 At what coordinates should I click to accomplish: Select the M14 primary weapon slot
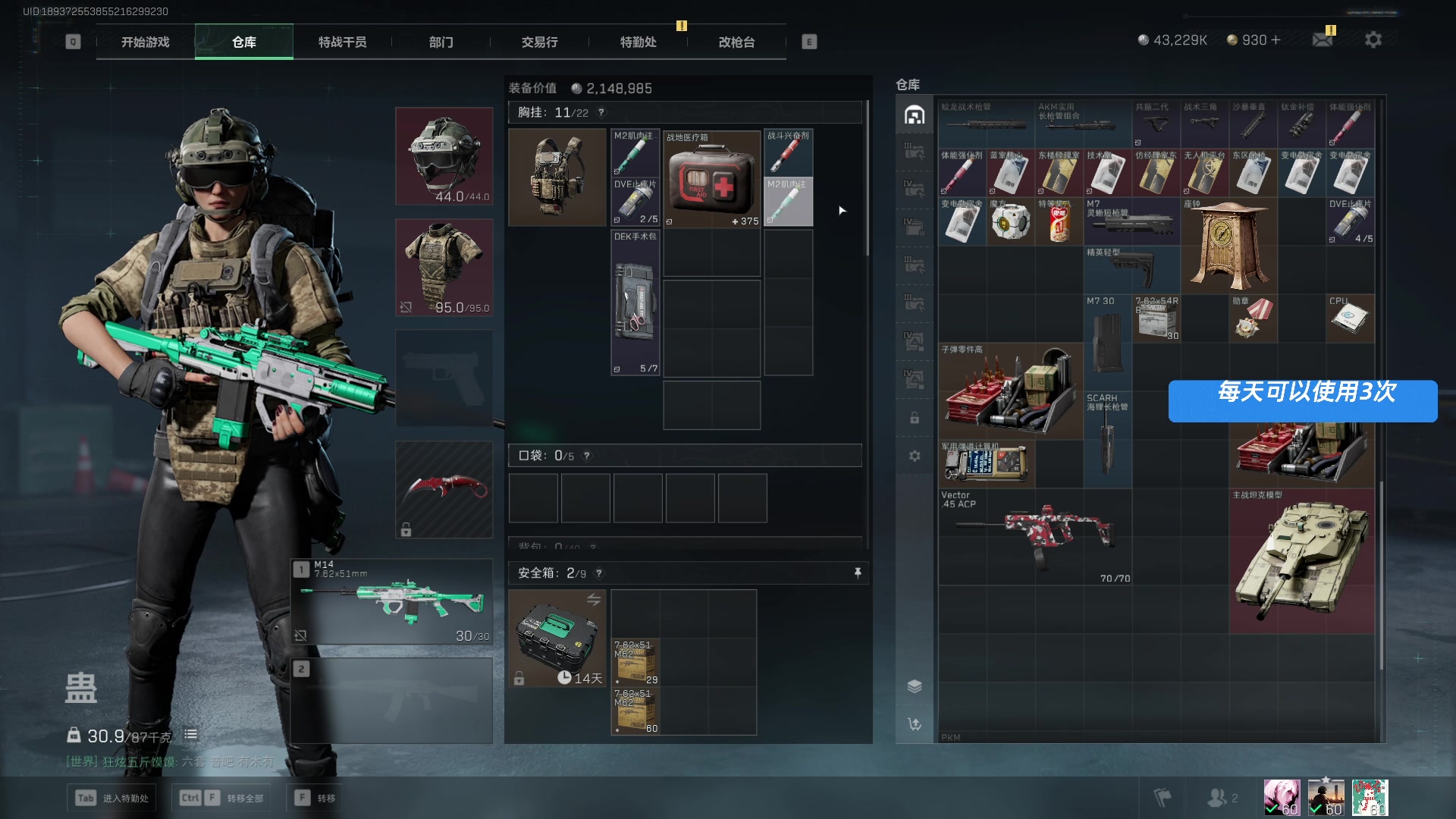(x=392, y=602)
